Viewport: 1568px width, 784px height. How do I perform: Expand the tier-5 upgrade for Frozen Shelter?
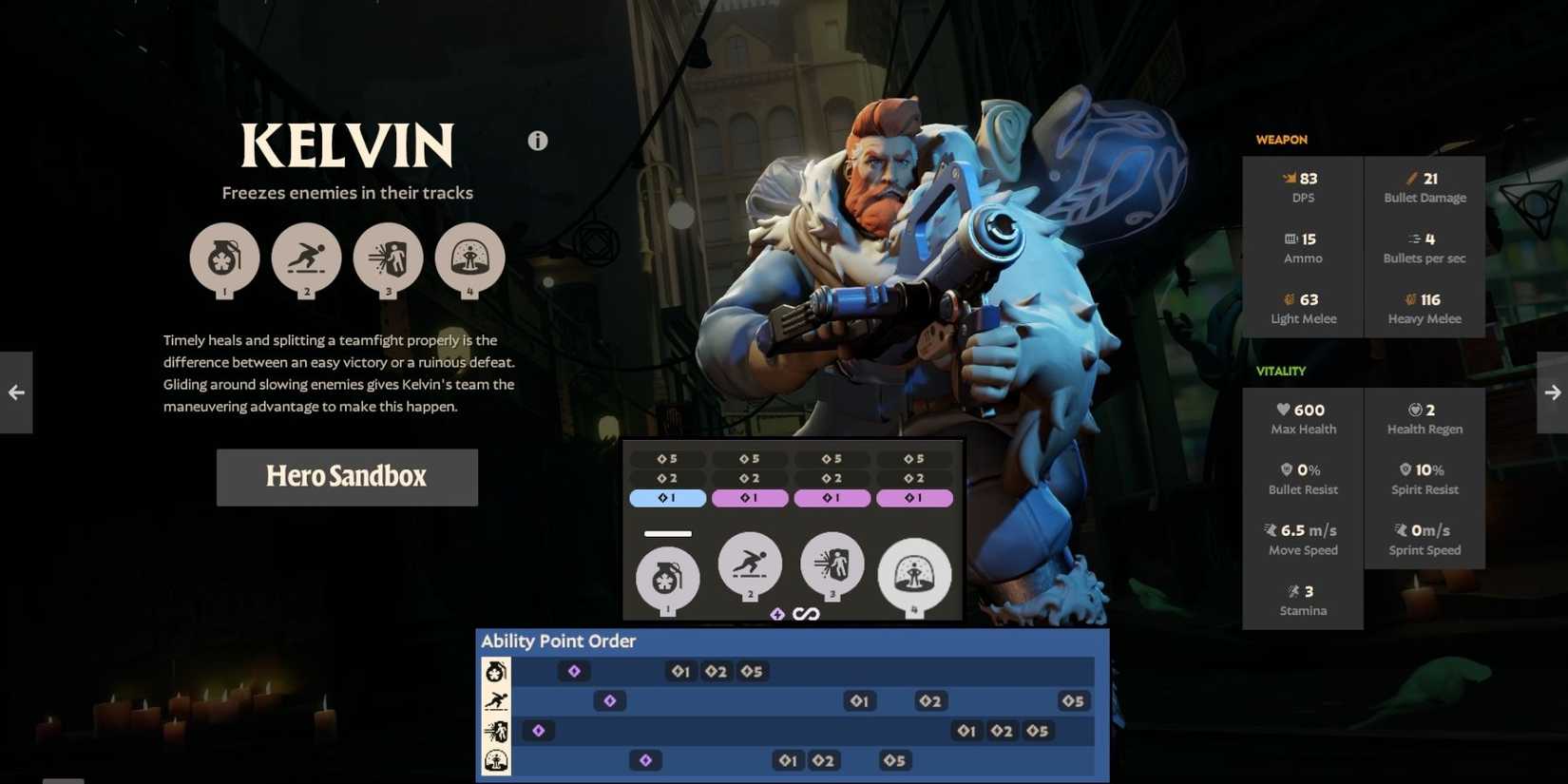[915, 457]
